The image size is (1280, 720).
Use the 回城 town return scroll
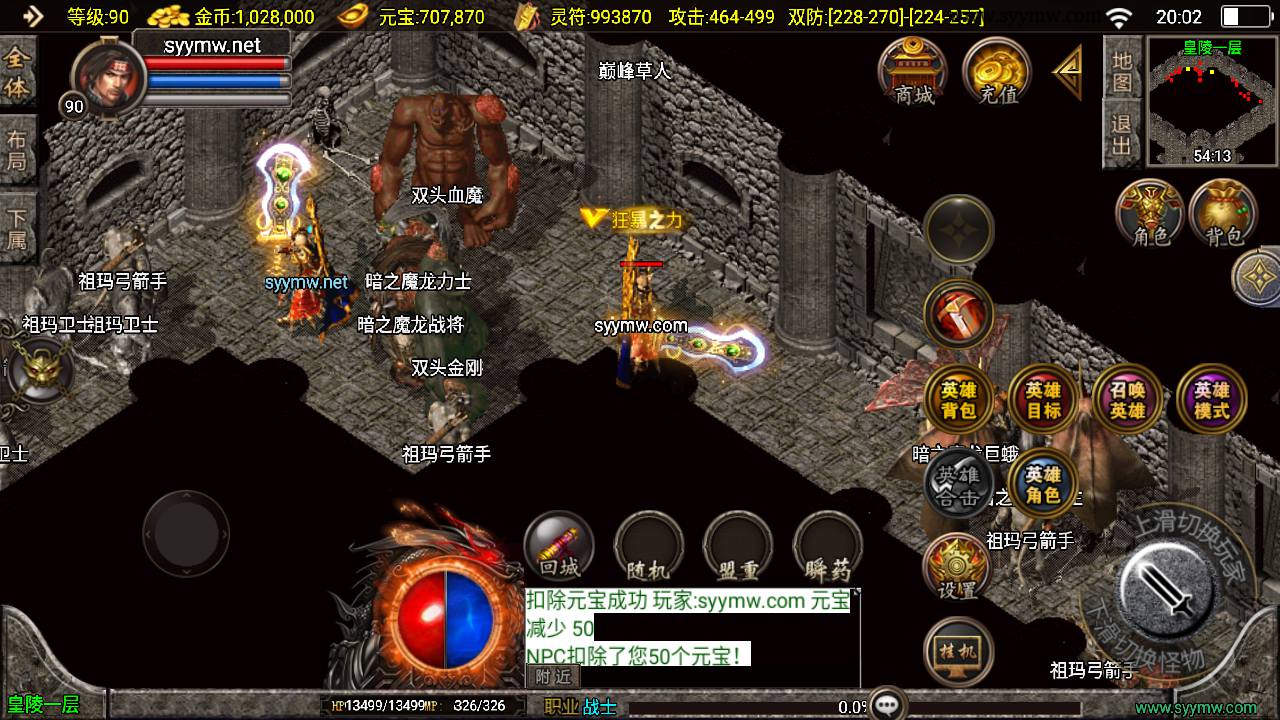point(559,547)
